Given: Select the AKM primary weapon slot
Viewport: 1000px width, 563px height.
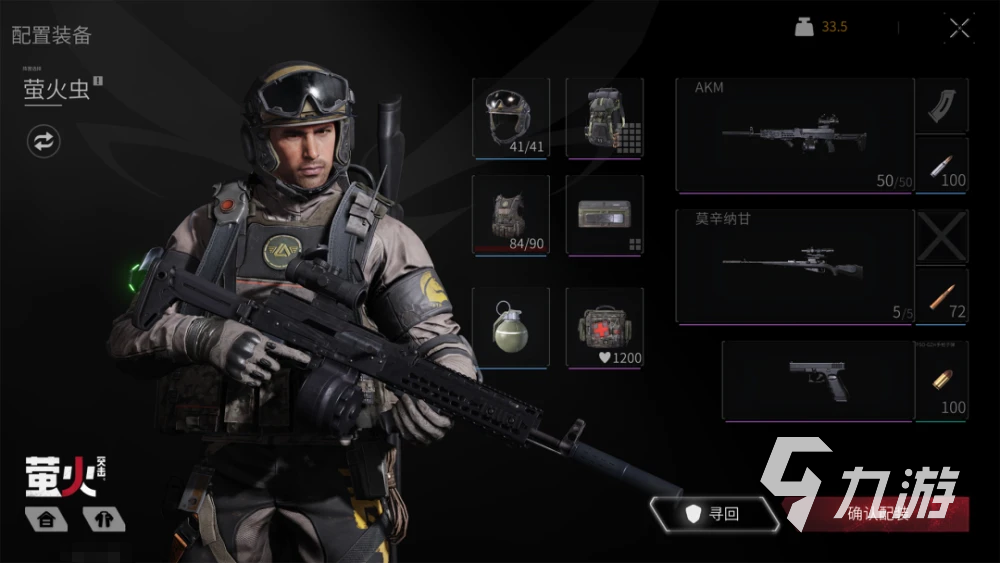Looking at the screenshot, I should (794, 135).
